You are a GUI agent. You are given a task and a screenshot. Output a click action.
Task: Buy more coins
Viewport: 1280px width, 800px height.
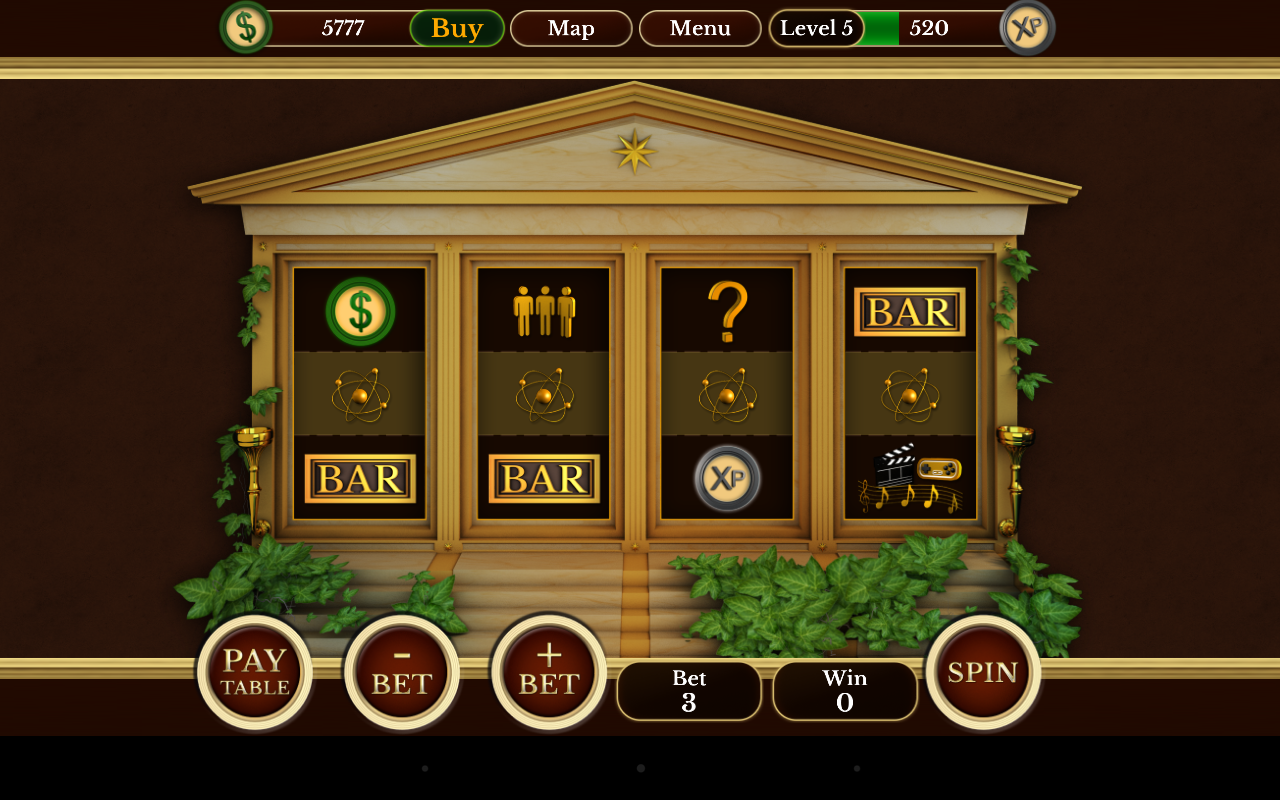coord(457,28)
